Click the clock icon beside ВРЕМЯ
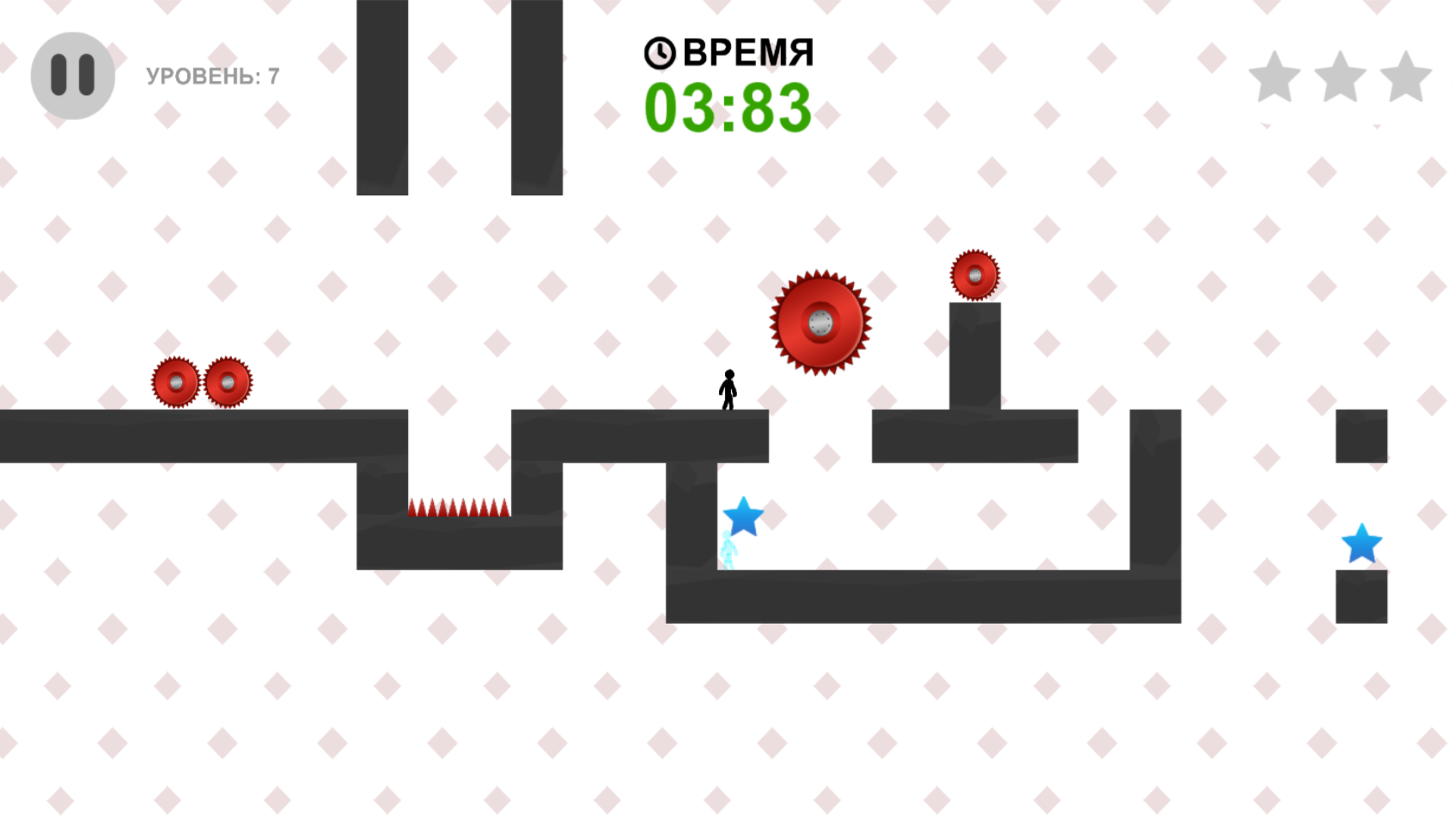The width and height of the screenshot is (1456, 819). coord(658,53)
